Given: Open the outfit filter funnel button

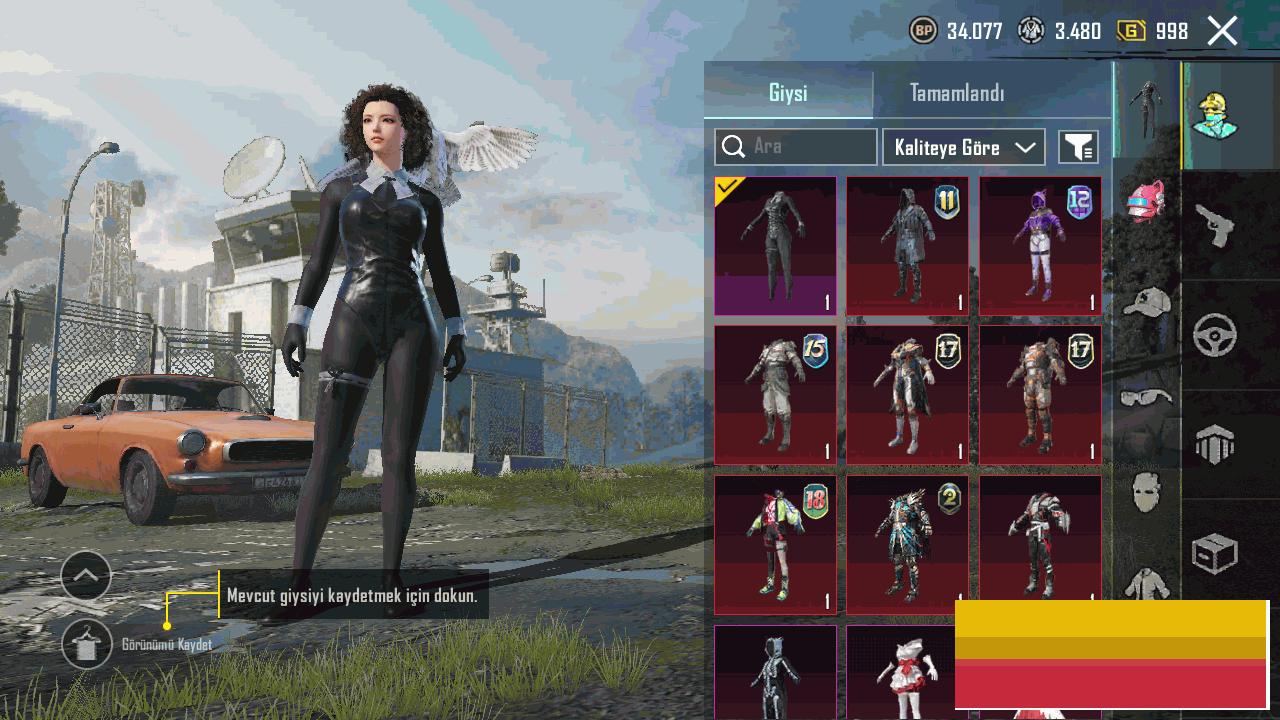Looking at the screenshot, I should tap(1078, 147).
